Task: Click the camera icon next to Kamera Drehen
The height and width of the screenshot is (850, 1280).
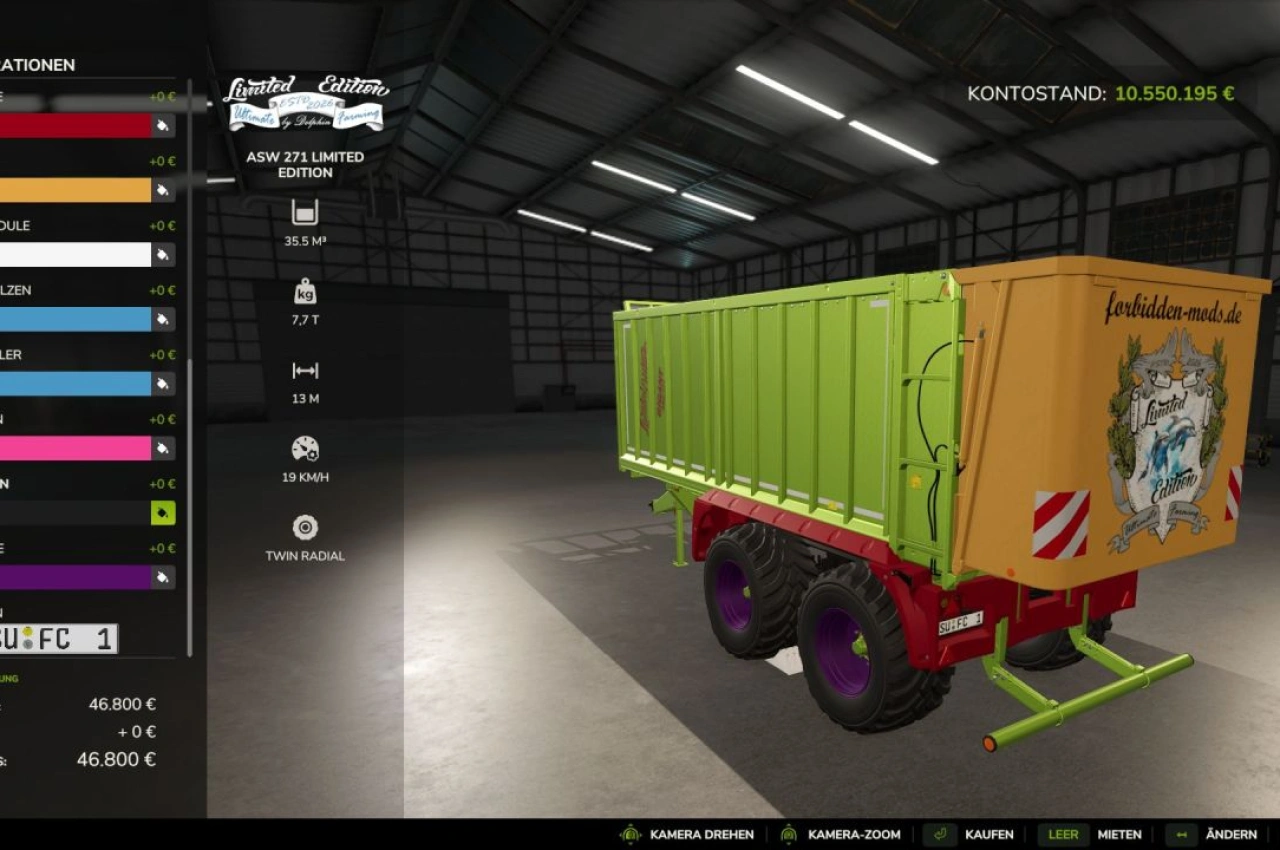Action: pyautogui.click(x=628, y=834)
